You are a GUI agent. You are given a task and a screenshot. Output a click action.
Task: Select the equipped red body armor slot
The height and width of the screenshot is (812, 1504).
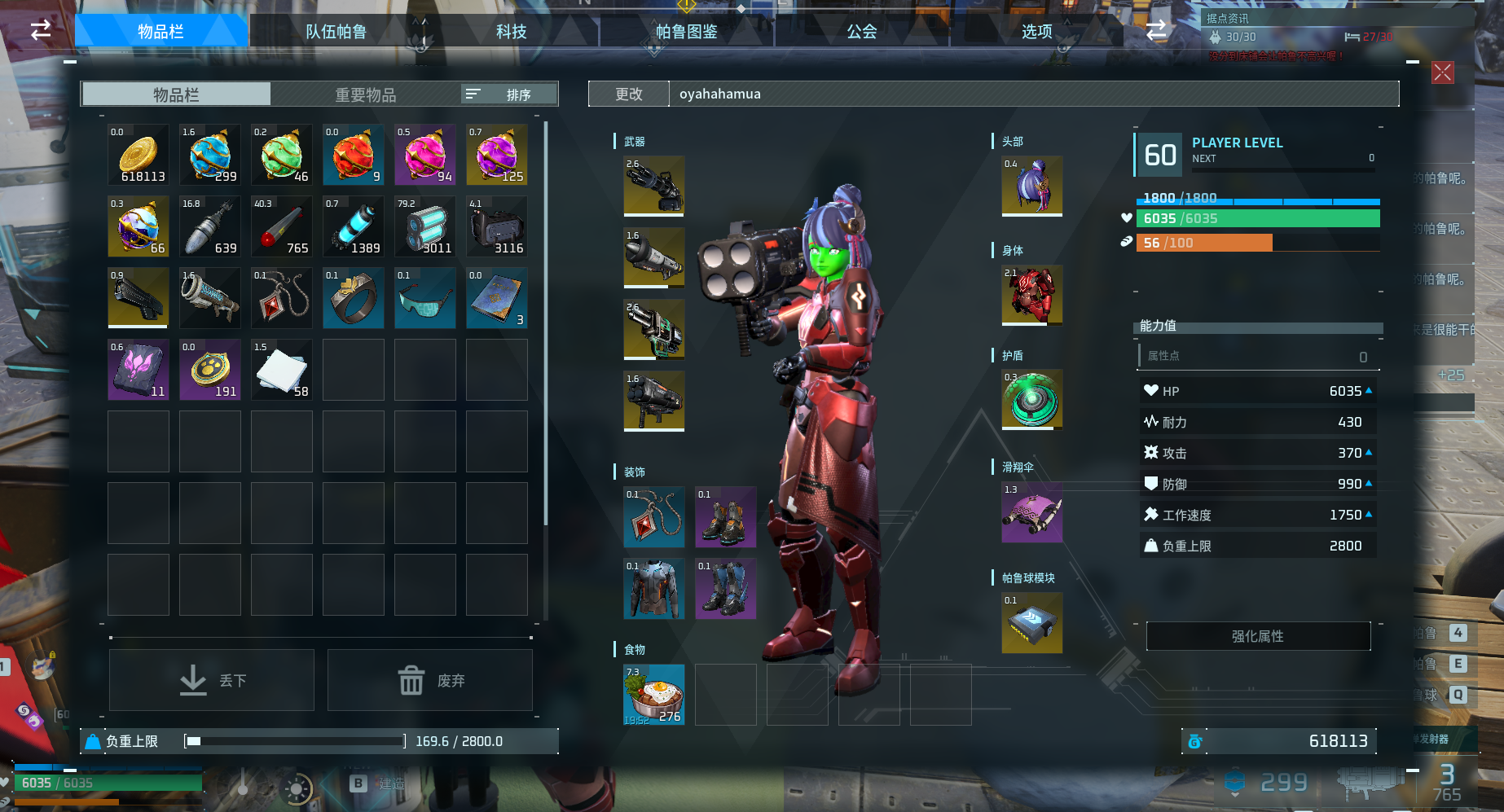(x=1031, y=295)
